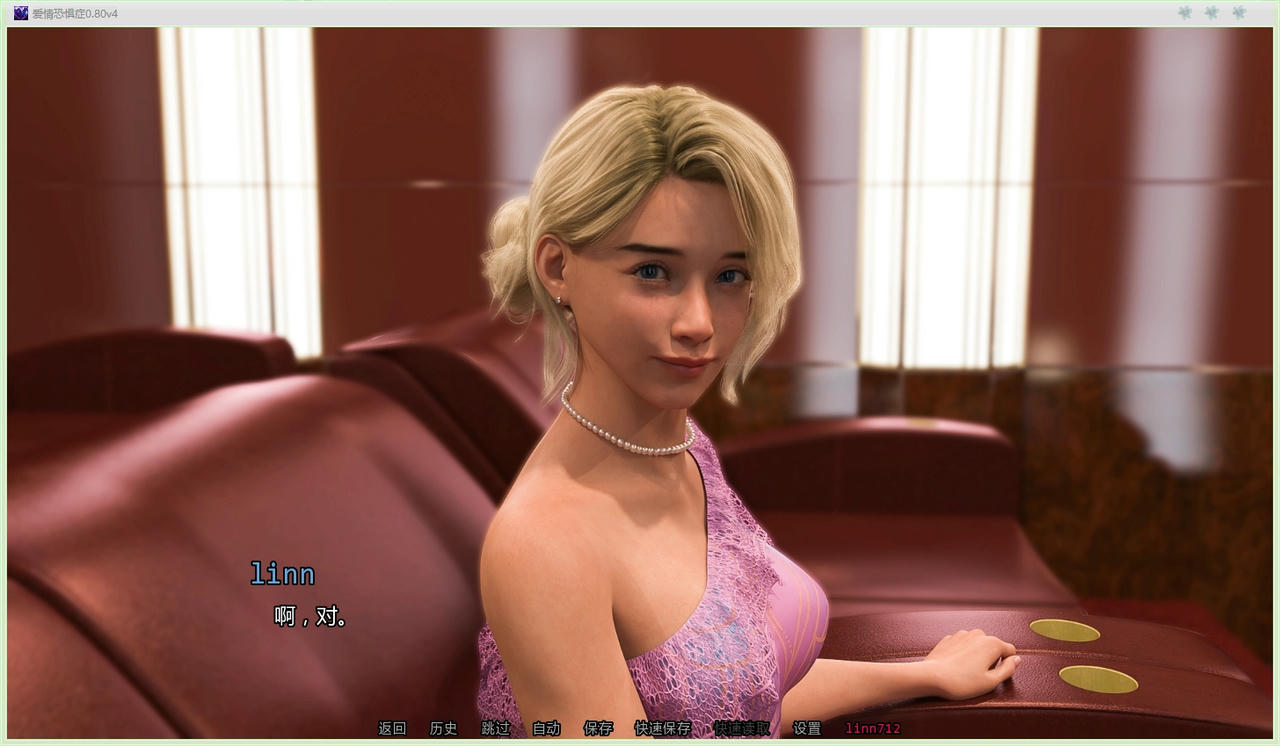Open the 设置 settings screen
The height and width of the screenshot is (746, 1280).
coord(806,729)
